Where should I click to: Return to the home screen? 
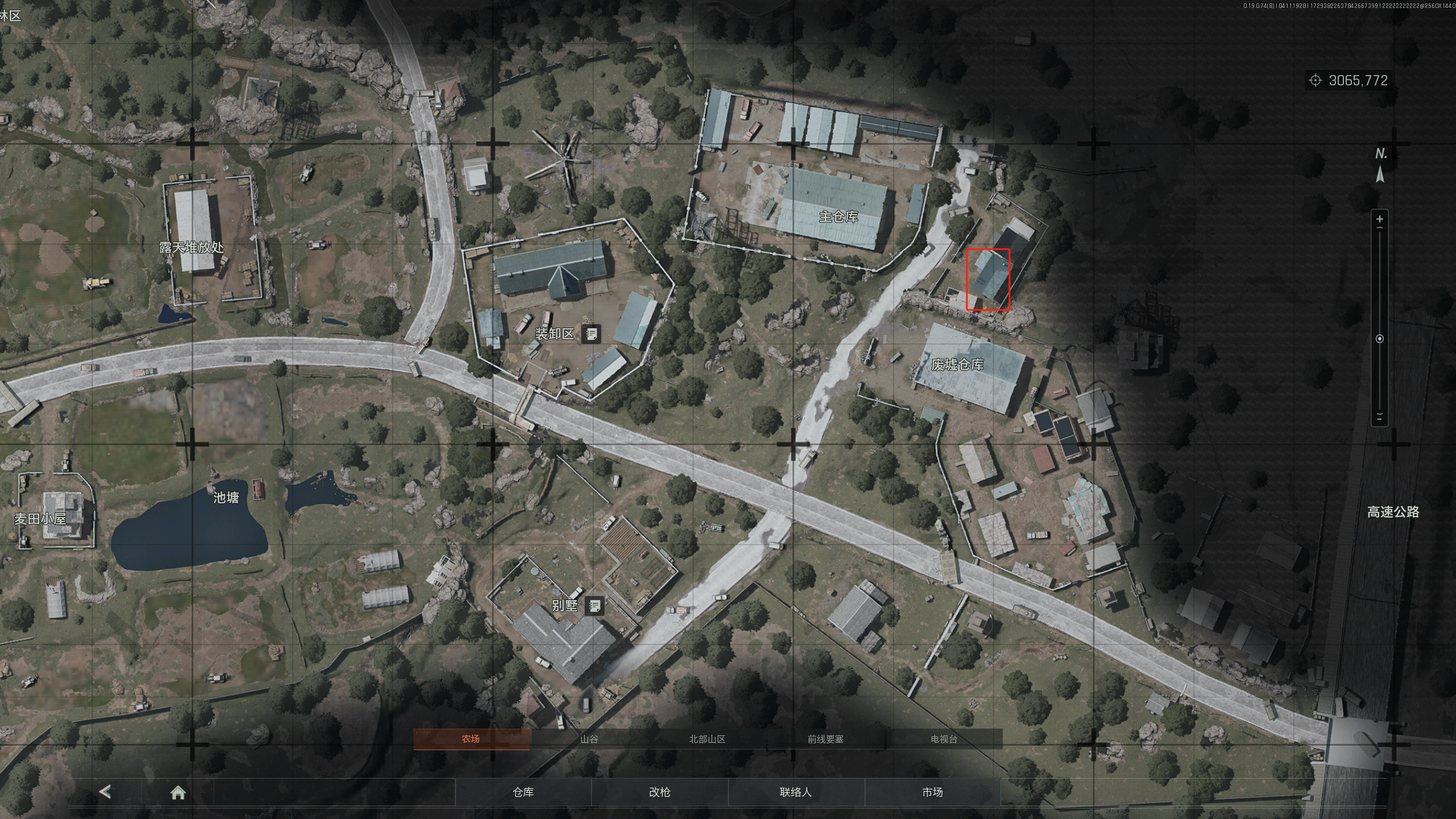click(178, 792)
